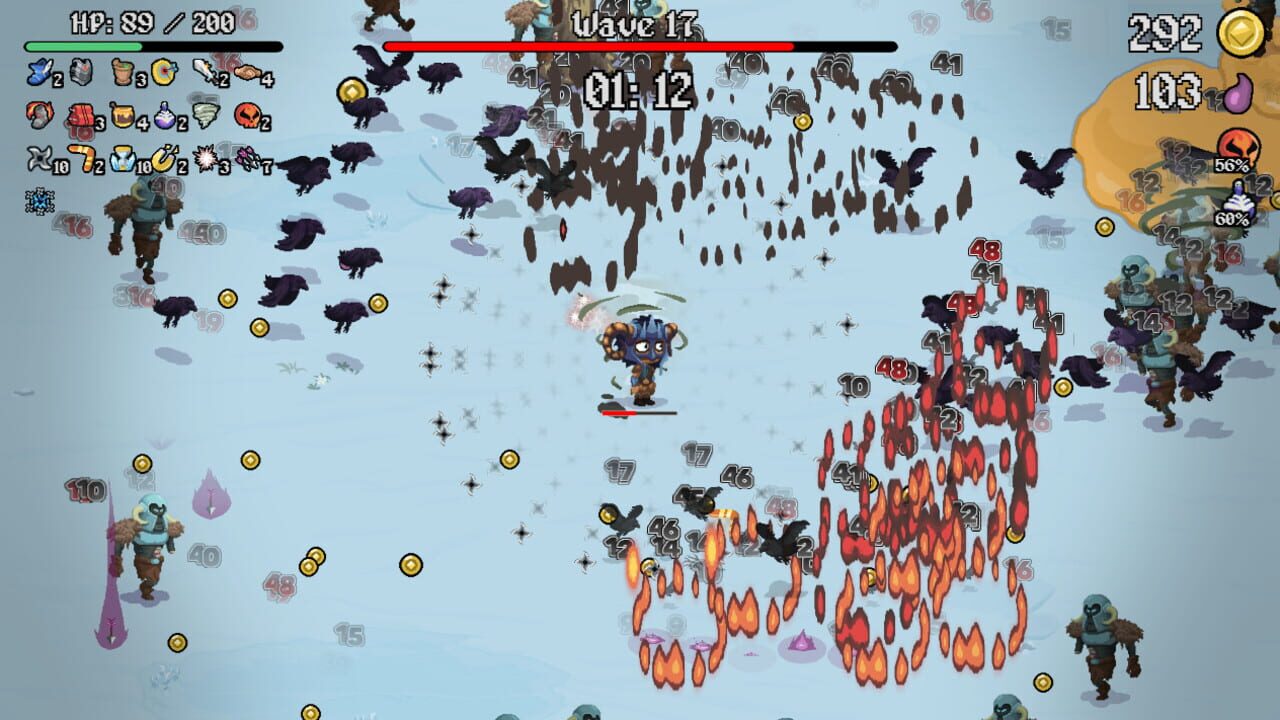Open the mortar and pestle item icon
The width and height of the screenshot is (1280, 720).
pos(120,72)
